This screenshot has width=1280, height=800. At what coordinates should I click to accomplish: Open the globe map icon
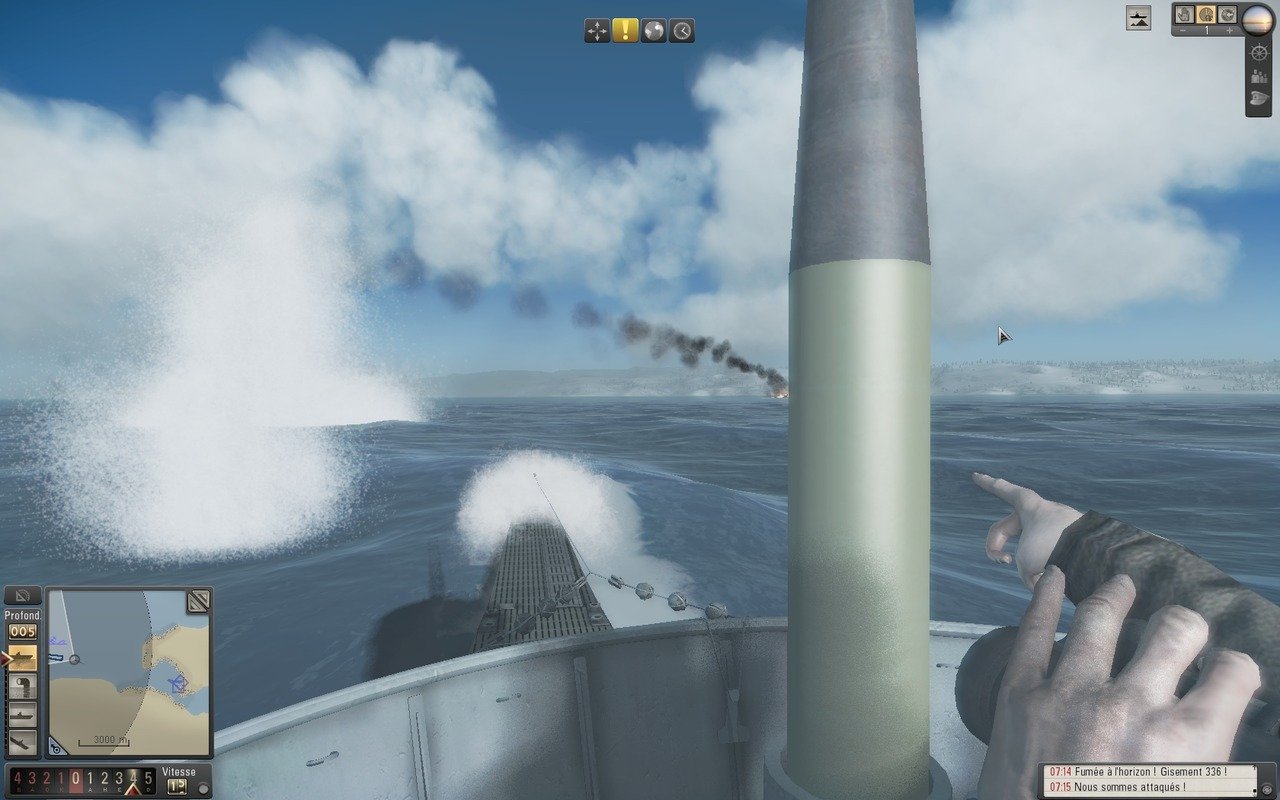(x=653, y=31)
